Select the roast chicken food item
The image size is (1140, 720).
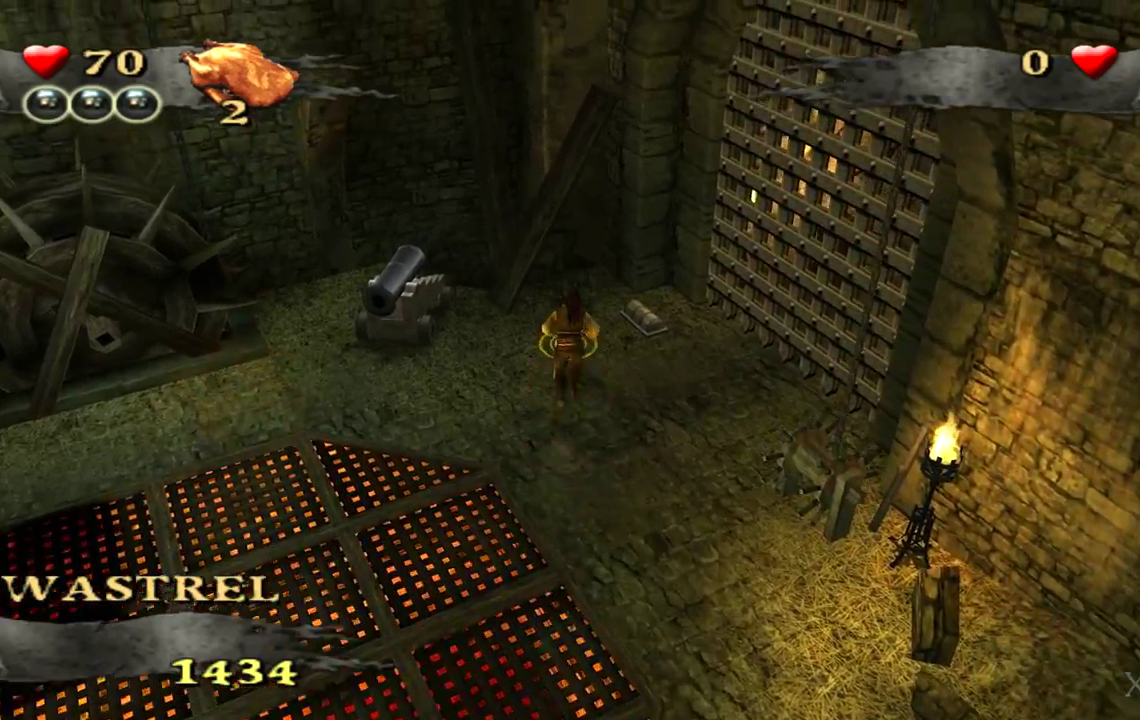tap(239, 72)
